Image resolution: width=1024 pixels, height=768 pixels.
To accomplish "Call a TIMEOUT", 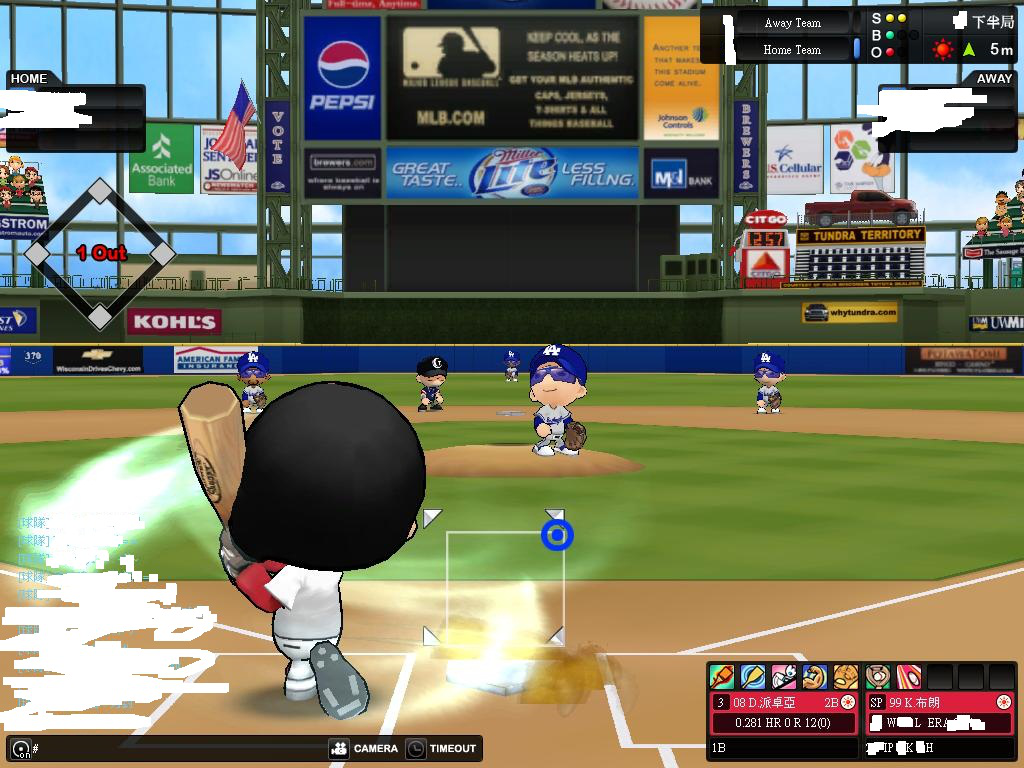I will pos(442,748).
